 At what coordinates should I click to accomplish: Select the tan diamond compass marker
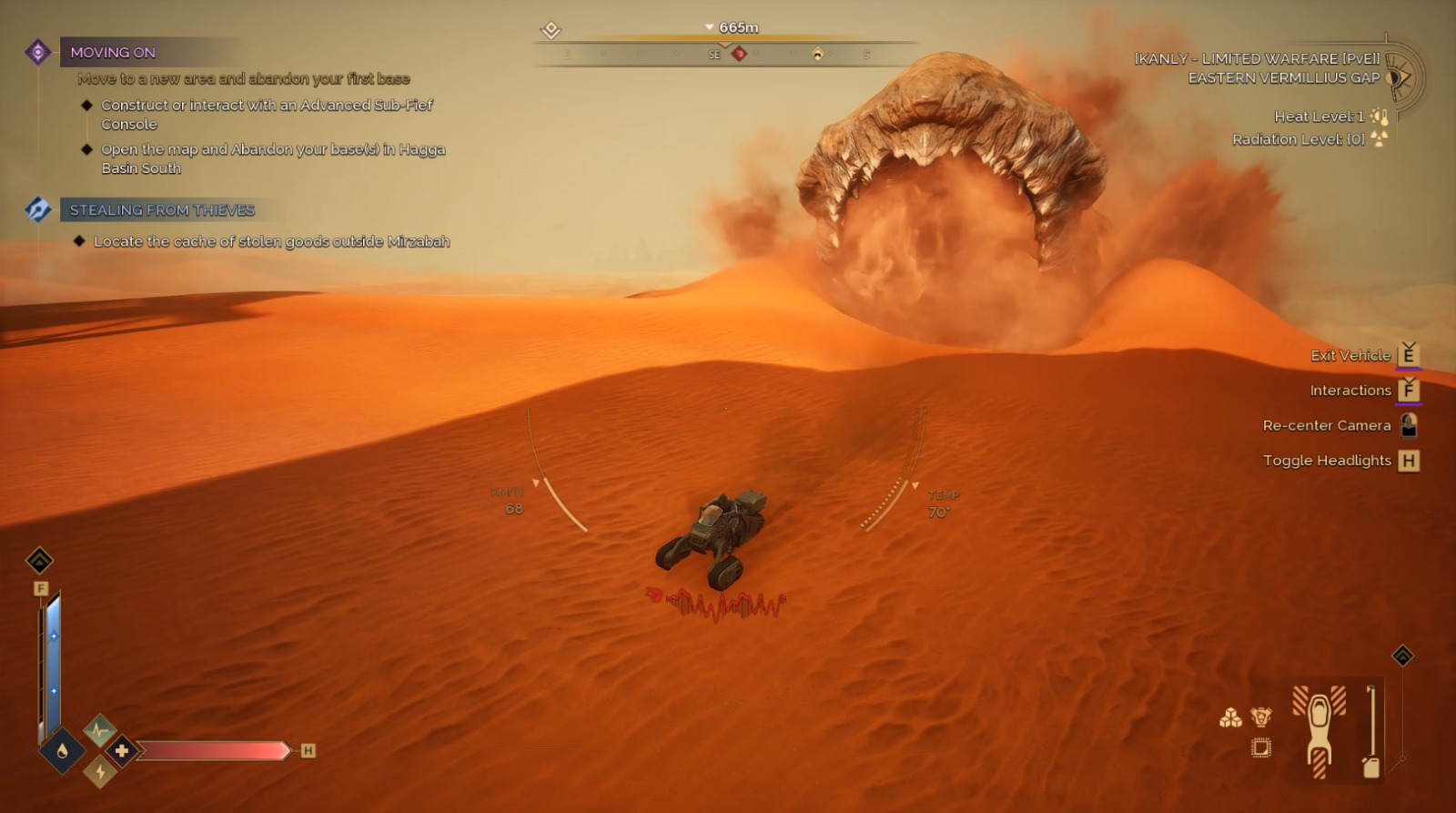click(x=817, y=55)
